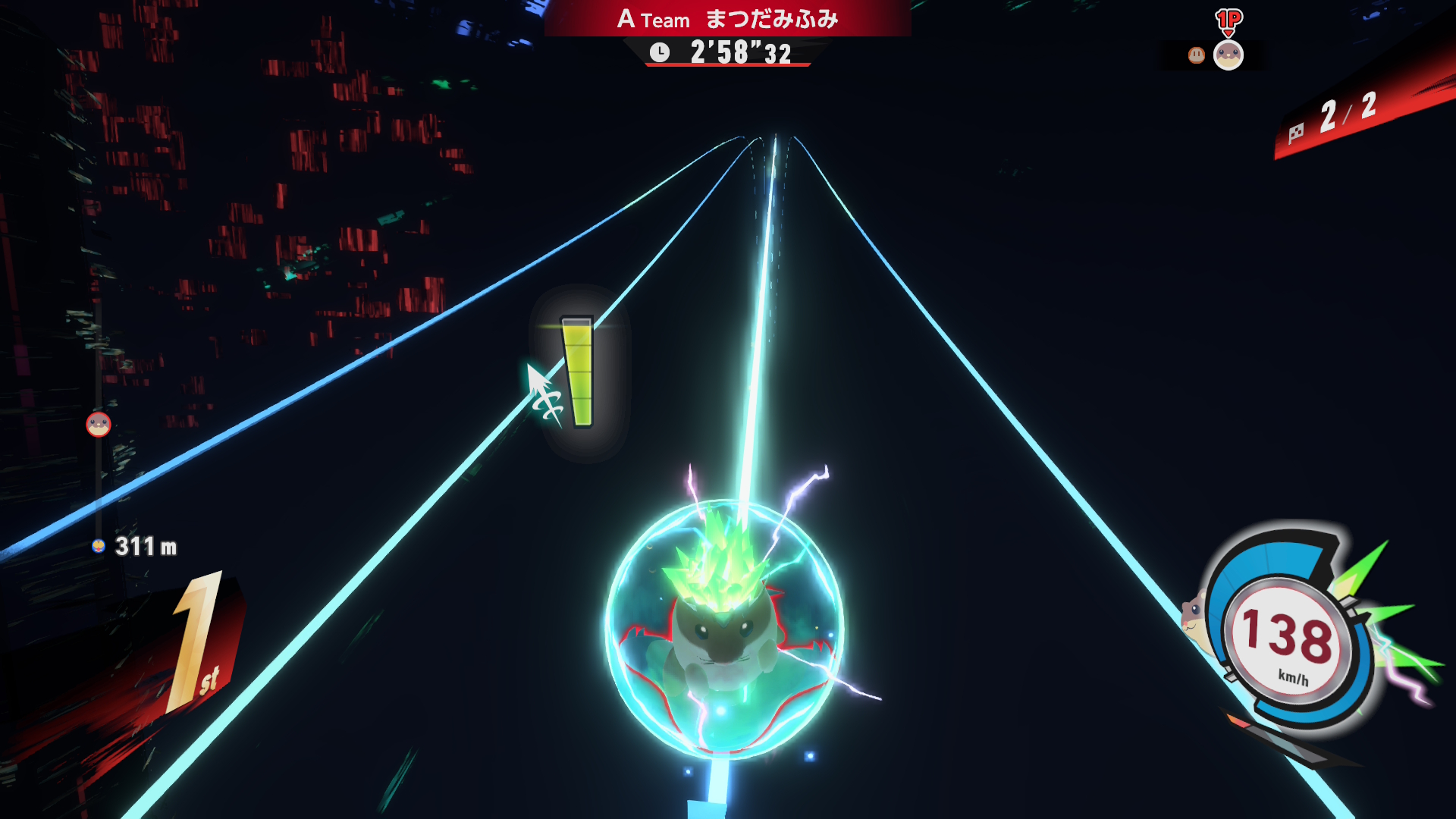
Task: Click the 1P player portrait icon
Action: click(1228, 55)
